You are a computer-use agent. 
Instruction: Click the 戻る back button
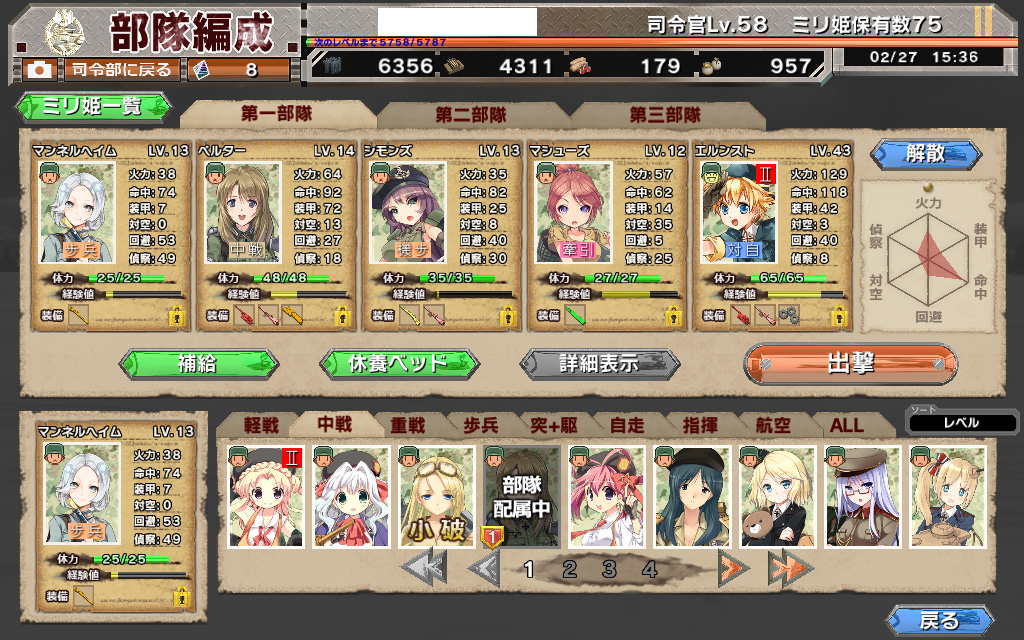coord(939,620)
